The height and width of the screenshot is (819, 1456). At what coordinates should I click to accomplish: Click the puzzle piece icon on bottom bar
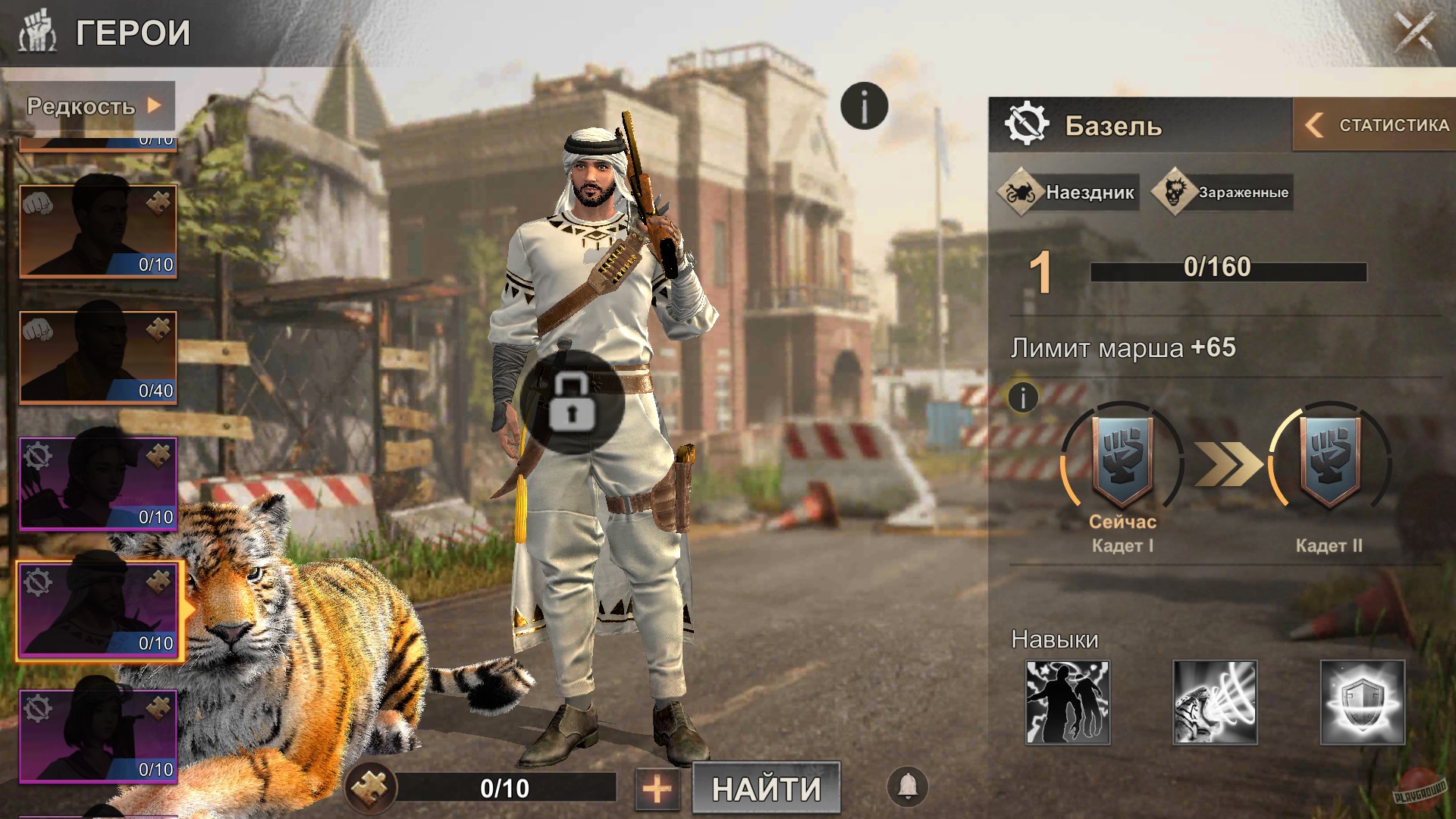click(x=372, y=789)
